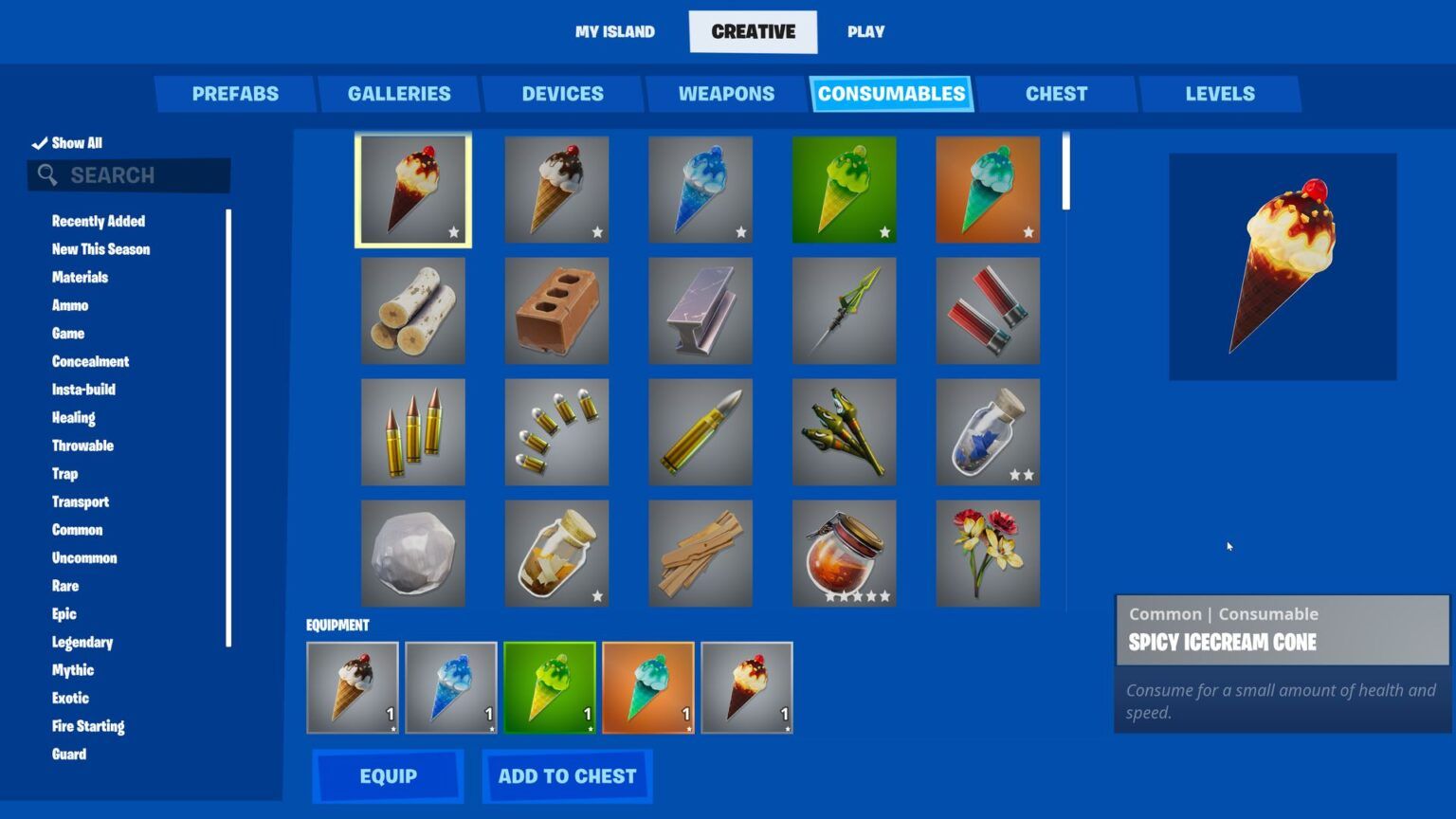1456x819 pixels.
Task: Enable the Legendary rarity filter
Action: tap(82, 642)
